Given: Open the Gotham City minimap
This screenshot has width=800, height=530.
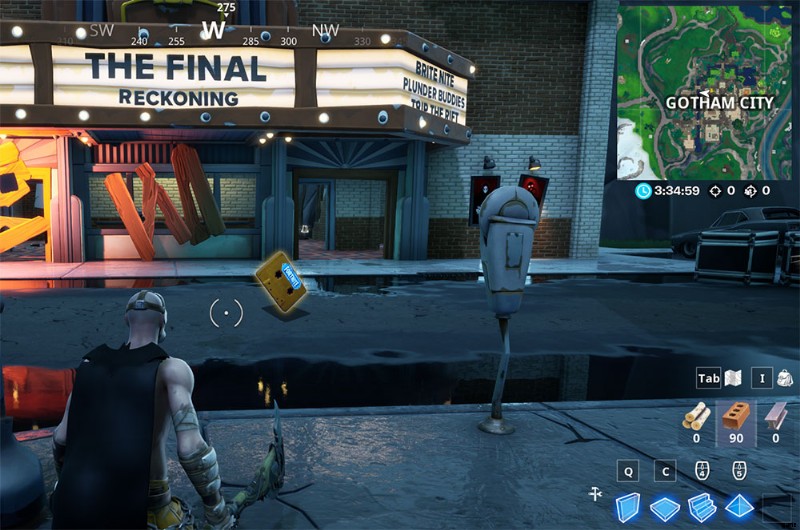Looking at the screenshot, I should [x=709, y=90].
